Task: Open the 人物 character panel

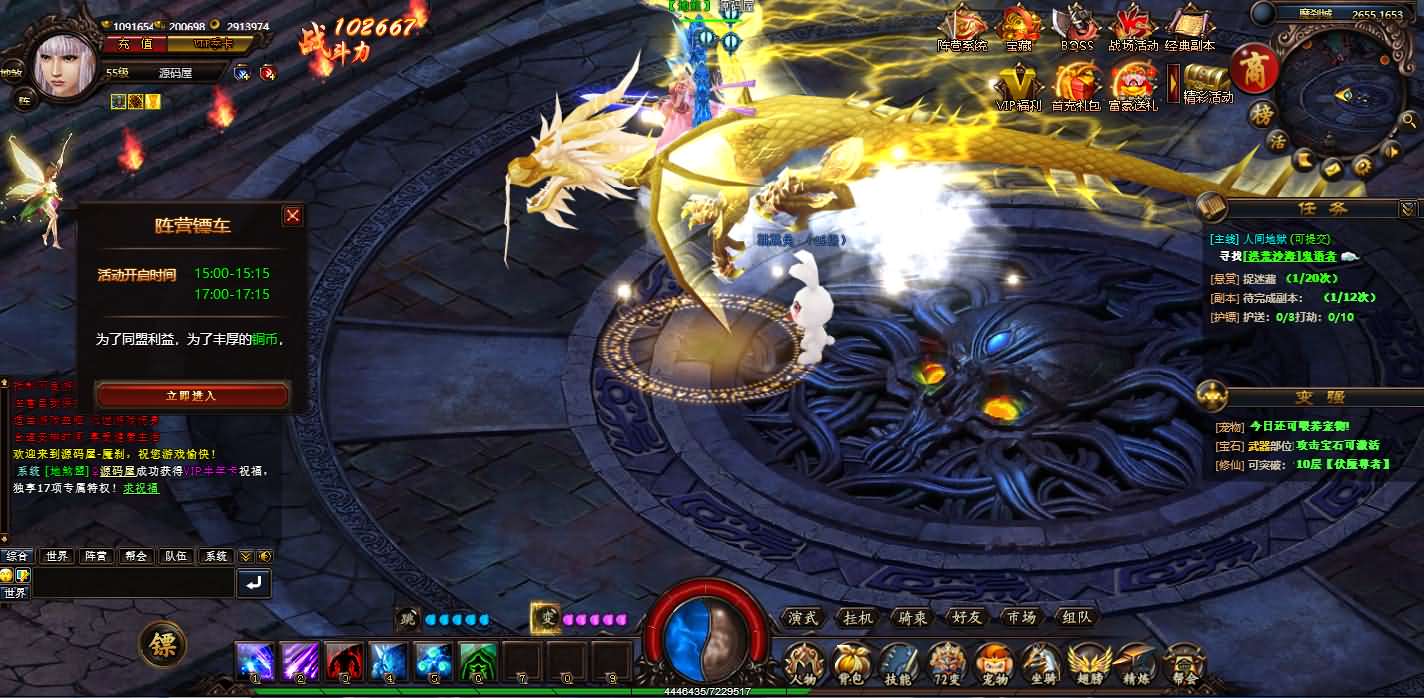Action: (x=804, y=664)
